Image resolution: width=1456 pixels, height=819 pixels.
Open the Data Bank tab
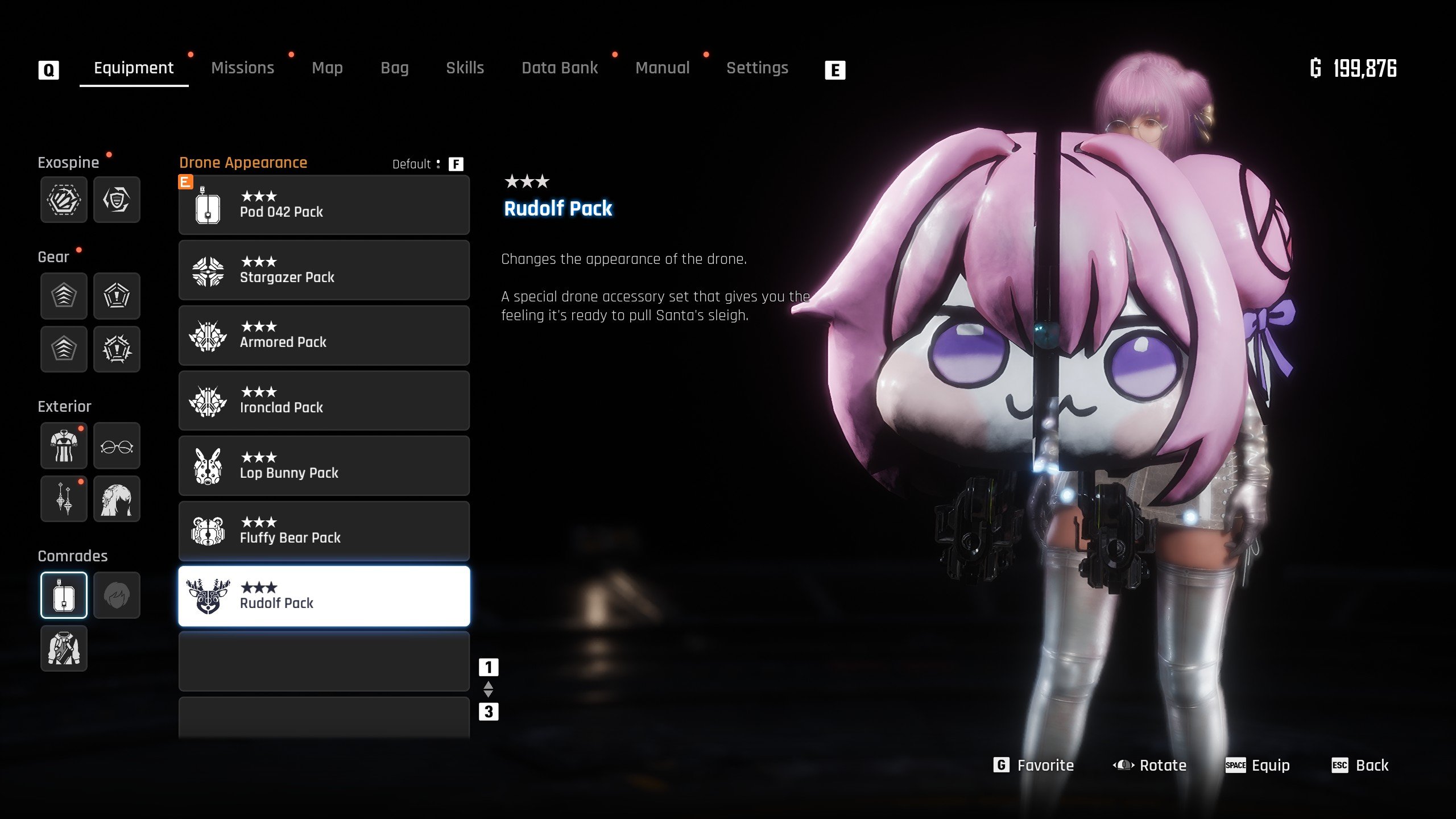(560, 68)
